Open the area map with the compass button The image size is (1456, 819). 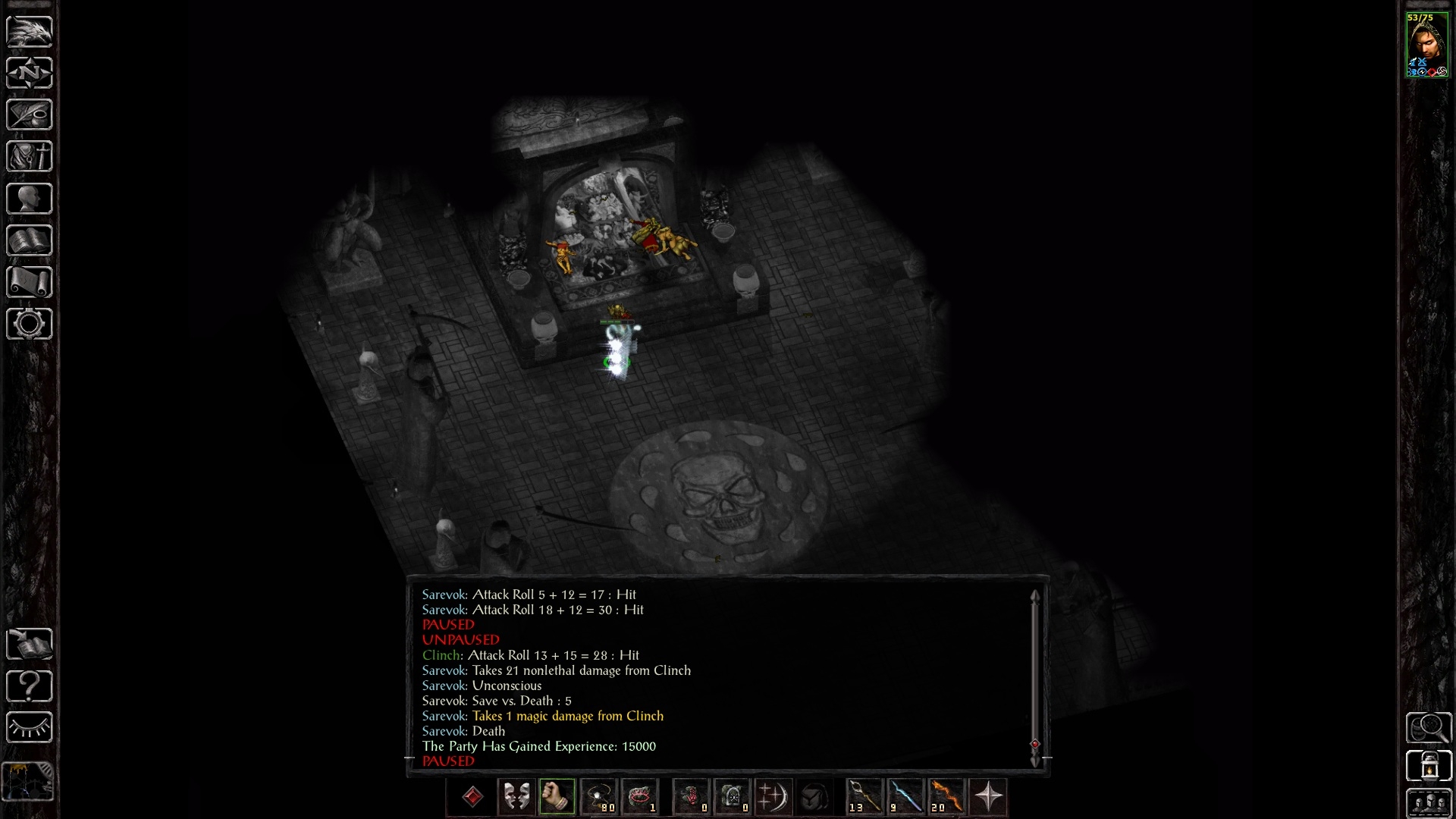coord(30,74)
